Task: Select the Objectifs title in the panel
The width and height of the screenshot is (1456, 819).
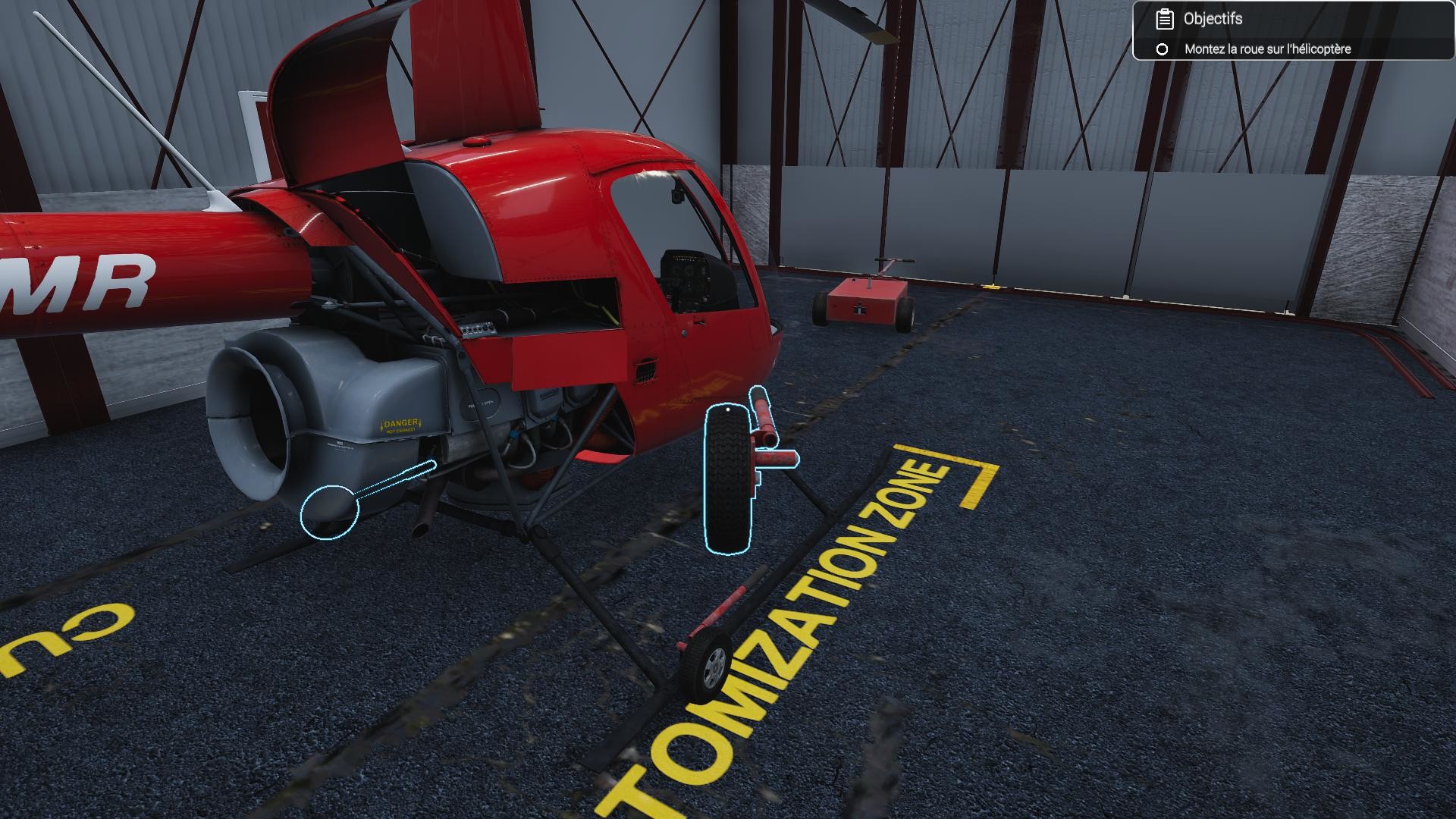Action: point(1212,19)
